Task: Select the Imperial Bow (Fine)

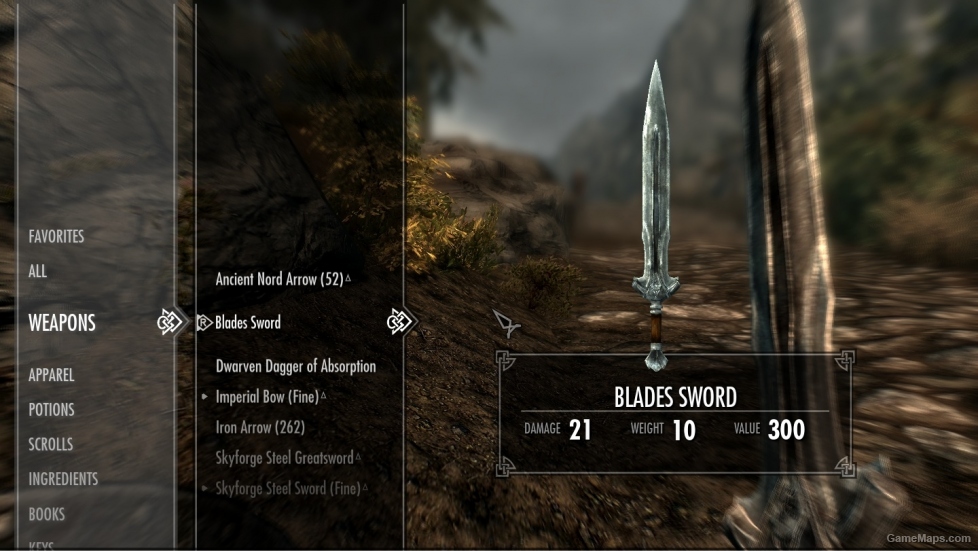Action: tap(267, 397)
